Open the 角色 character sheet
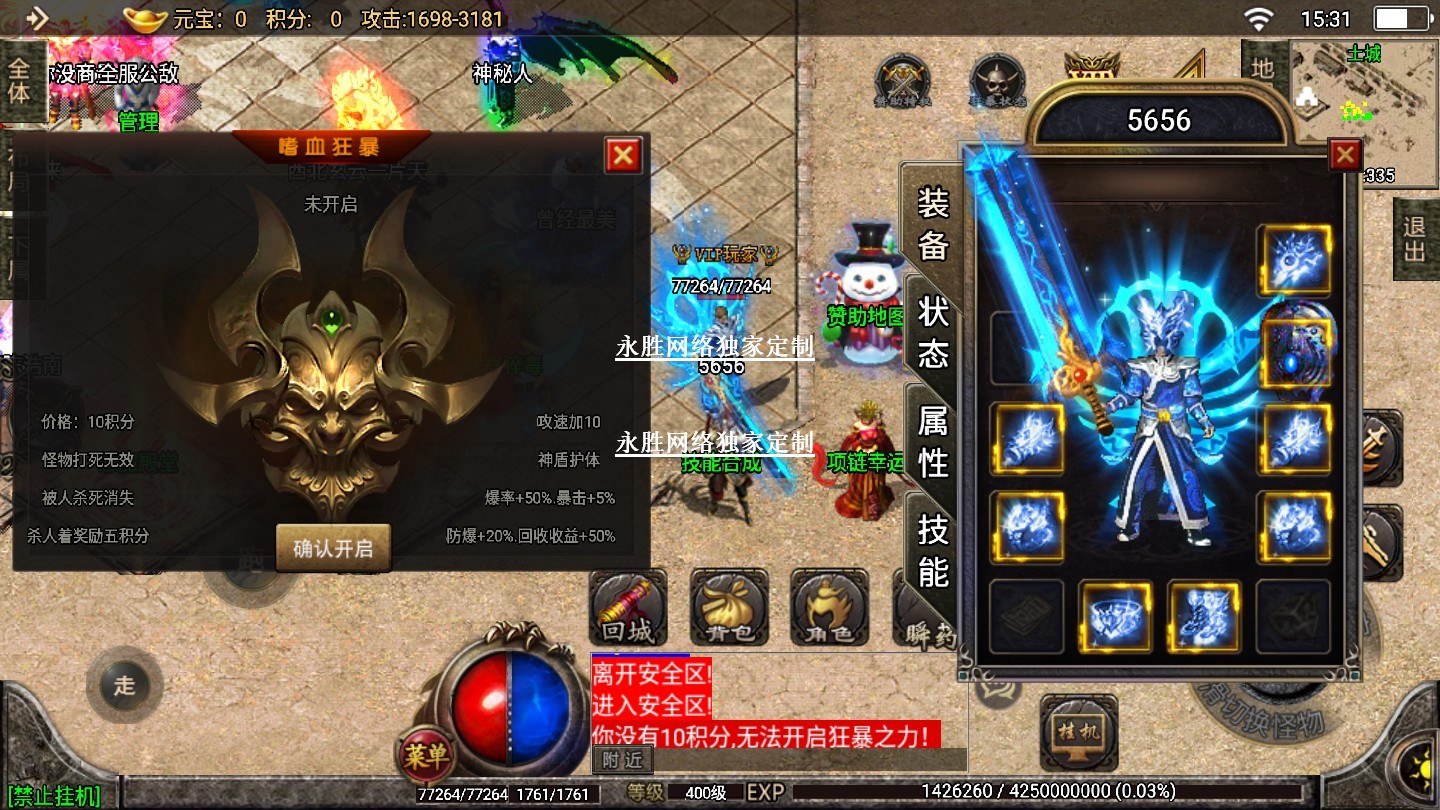Screen dimensions: 1440x810 [829, 608]
